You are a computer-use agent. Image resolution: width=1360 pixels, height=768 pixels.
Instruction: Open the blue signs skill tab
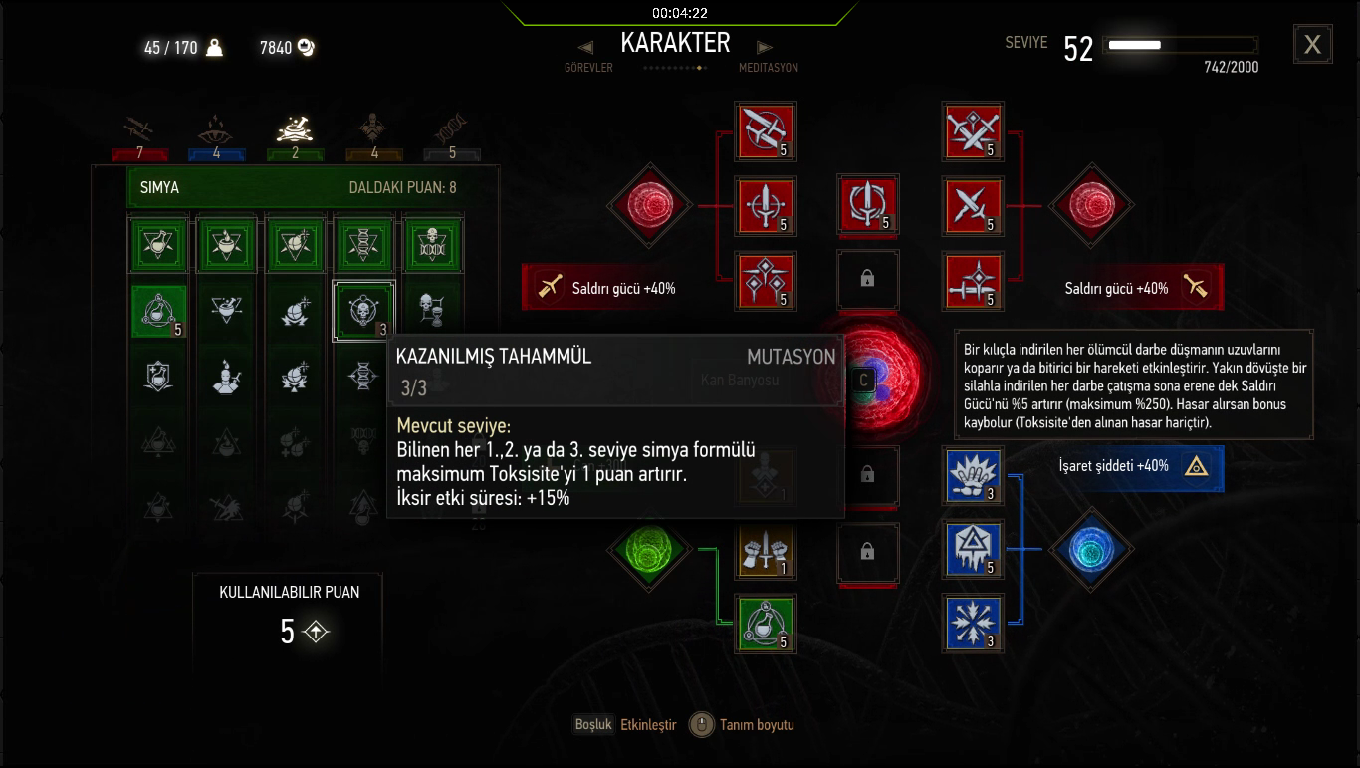tap(217, 131)
